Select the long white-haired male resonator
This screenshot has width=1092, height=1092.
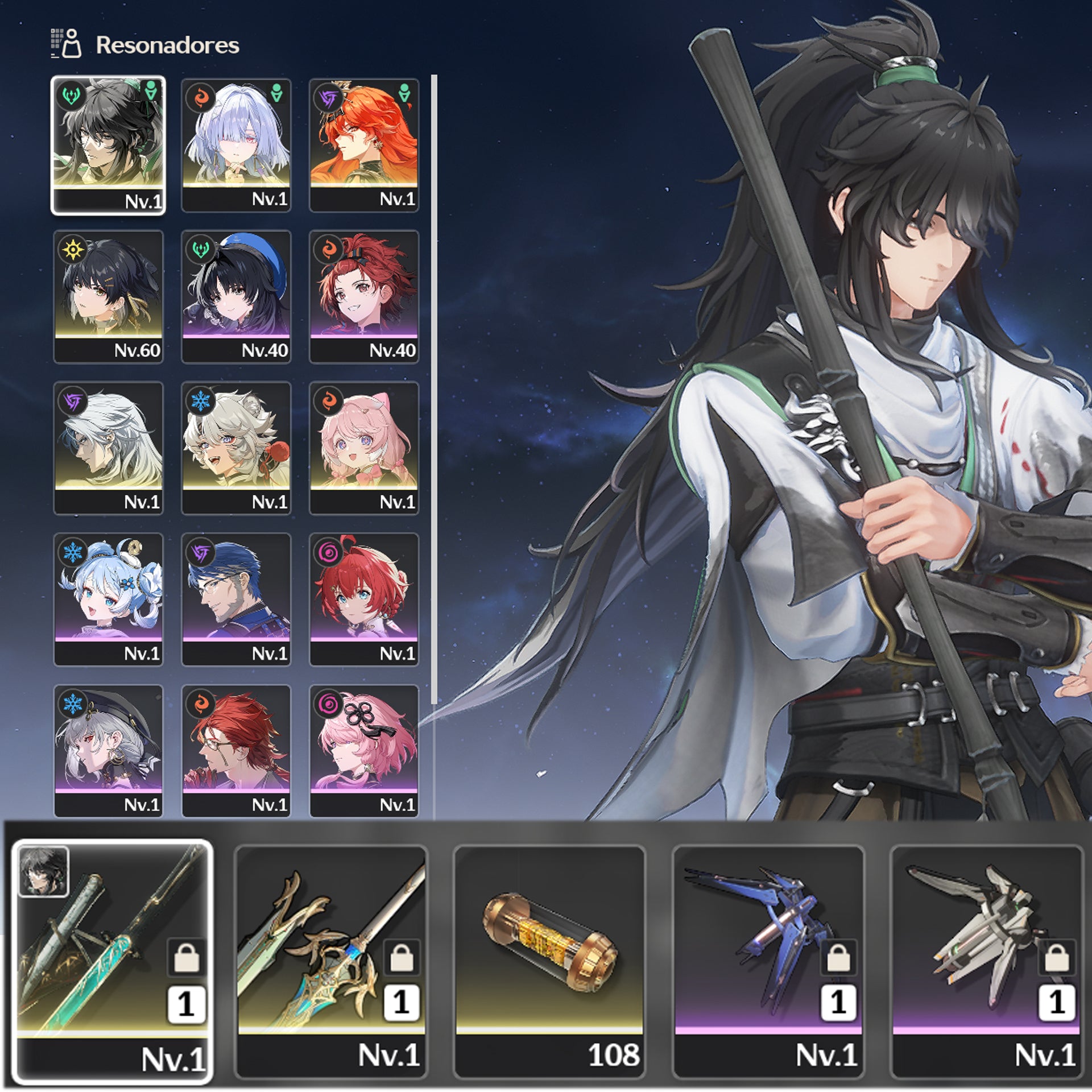click(108, 448)
